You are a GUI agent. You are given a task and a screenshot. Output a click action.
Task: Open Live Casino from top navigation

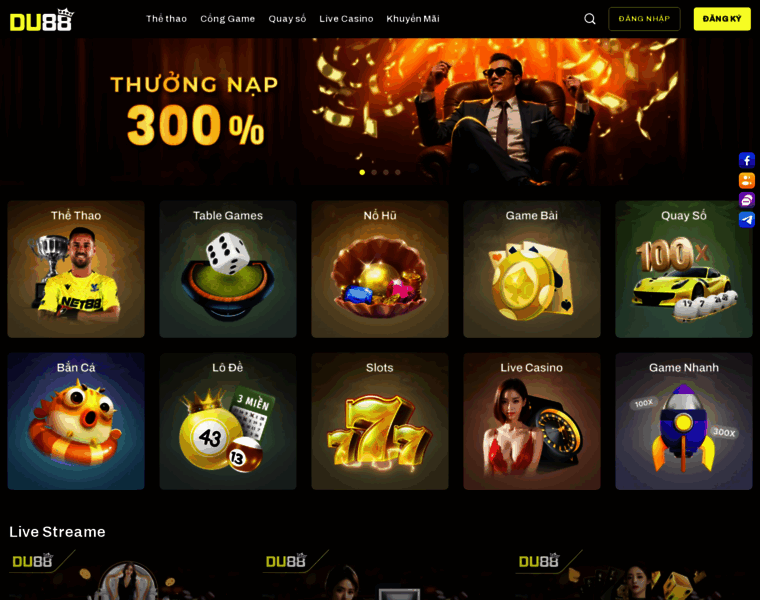pyautogui.click(x=346, y=19)
